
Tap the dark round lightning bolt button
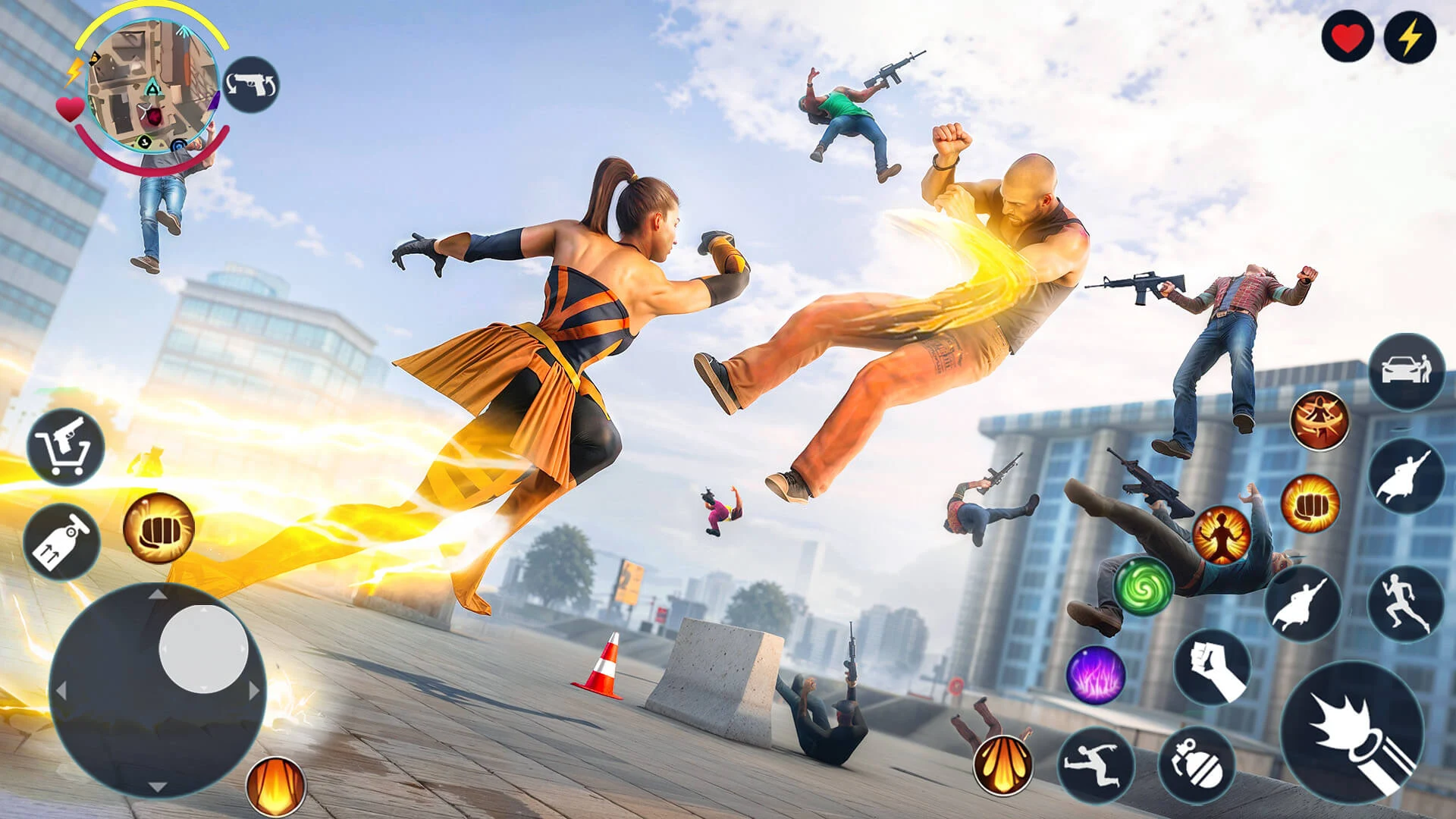coord(1410,37)
